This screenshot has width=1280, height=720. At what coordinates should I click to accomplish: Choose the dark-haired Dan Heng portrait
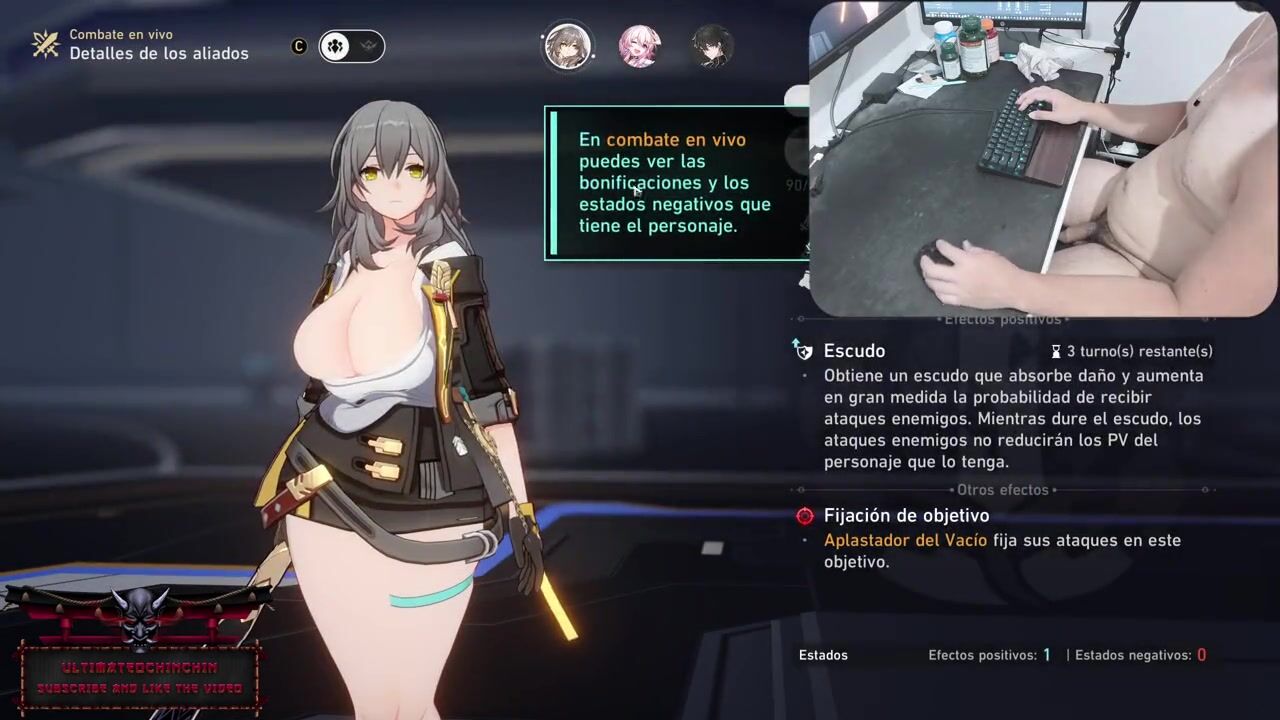pyautogui.click(x=712, y=47)
